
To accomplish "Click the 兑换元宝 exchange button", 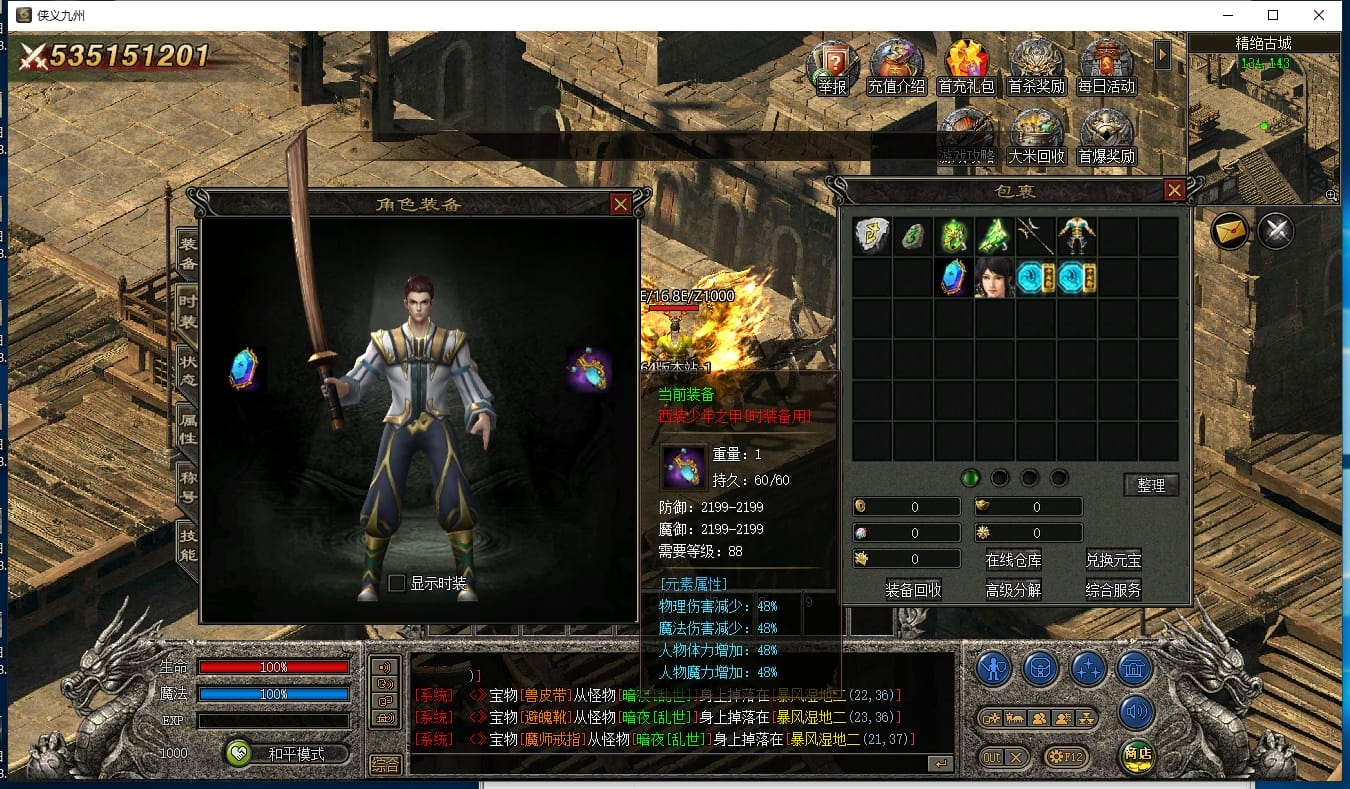I will tap(1113, 560).
